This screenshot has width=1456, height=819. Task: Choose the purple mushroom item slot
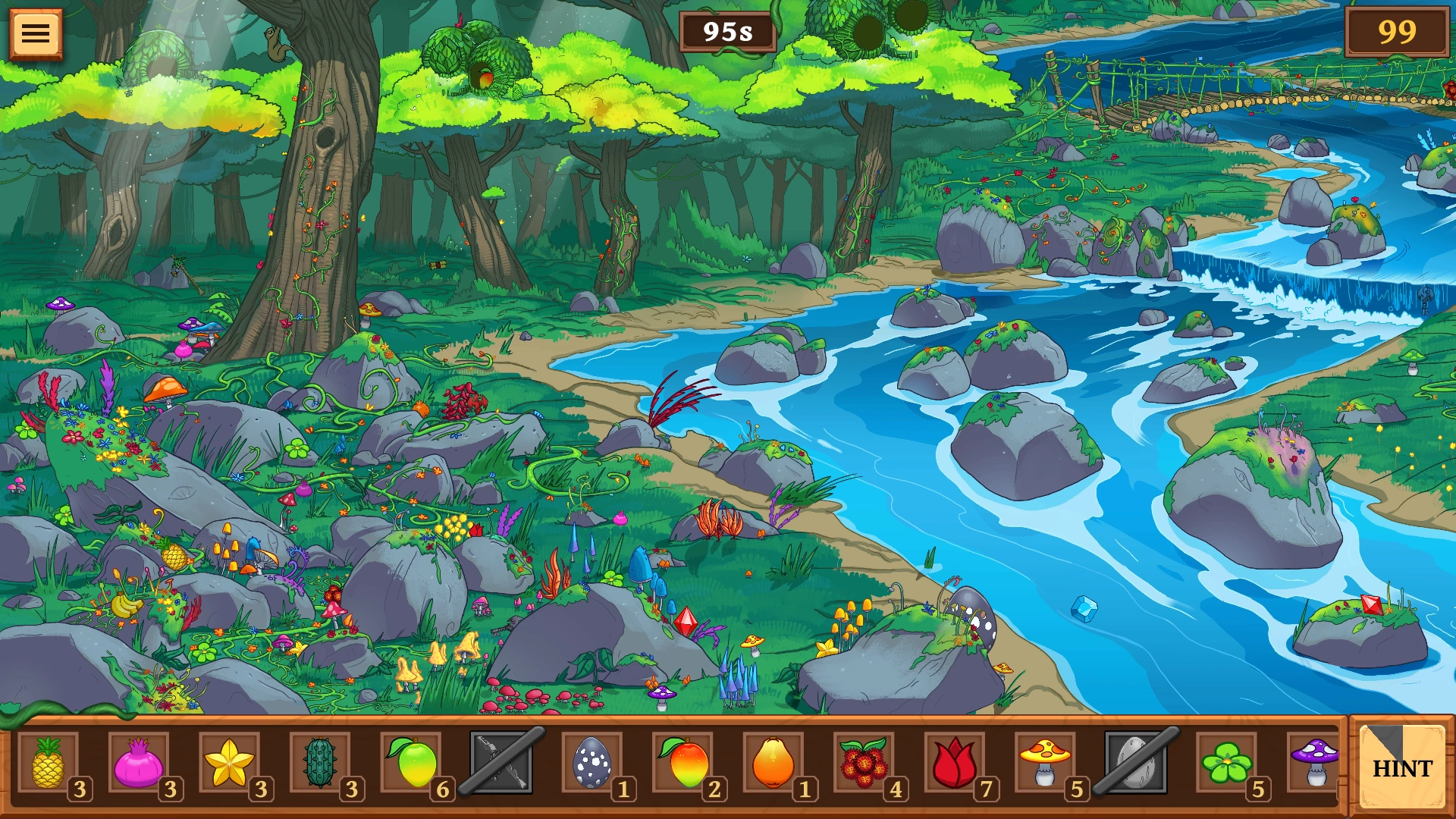click(1316, 763)
